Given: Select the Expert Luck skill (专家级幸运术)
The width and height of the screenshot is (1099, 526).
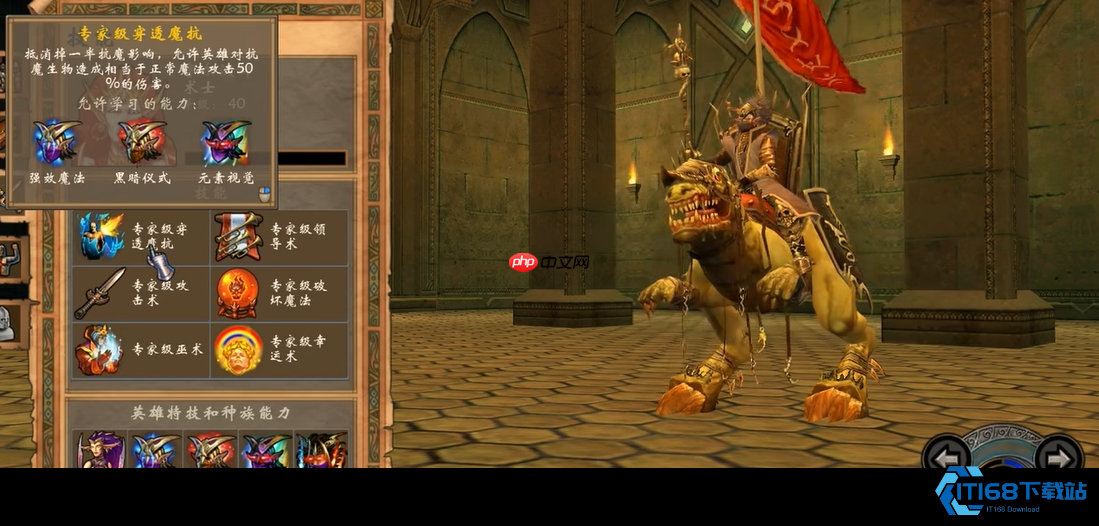Looking at the screenshot, I should [238, 350].
